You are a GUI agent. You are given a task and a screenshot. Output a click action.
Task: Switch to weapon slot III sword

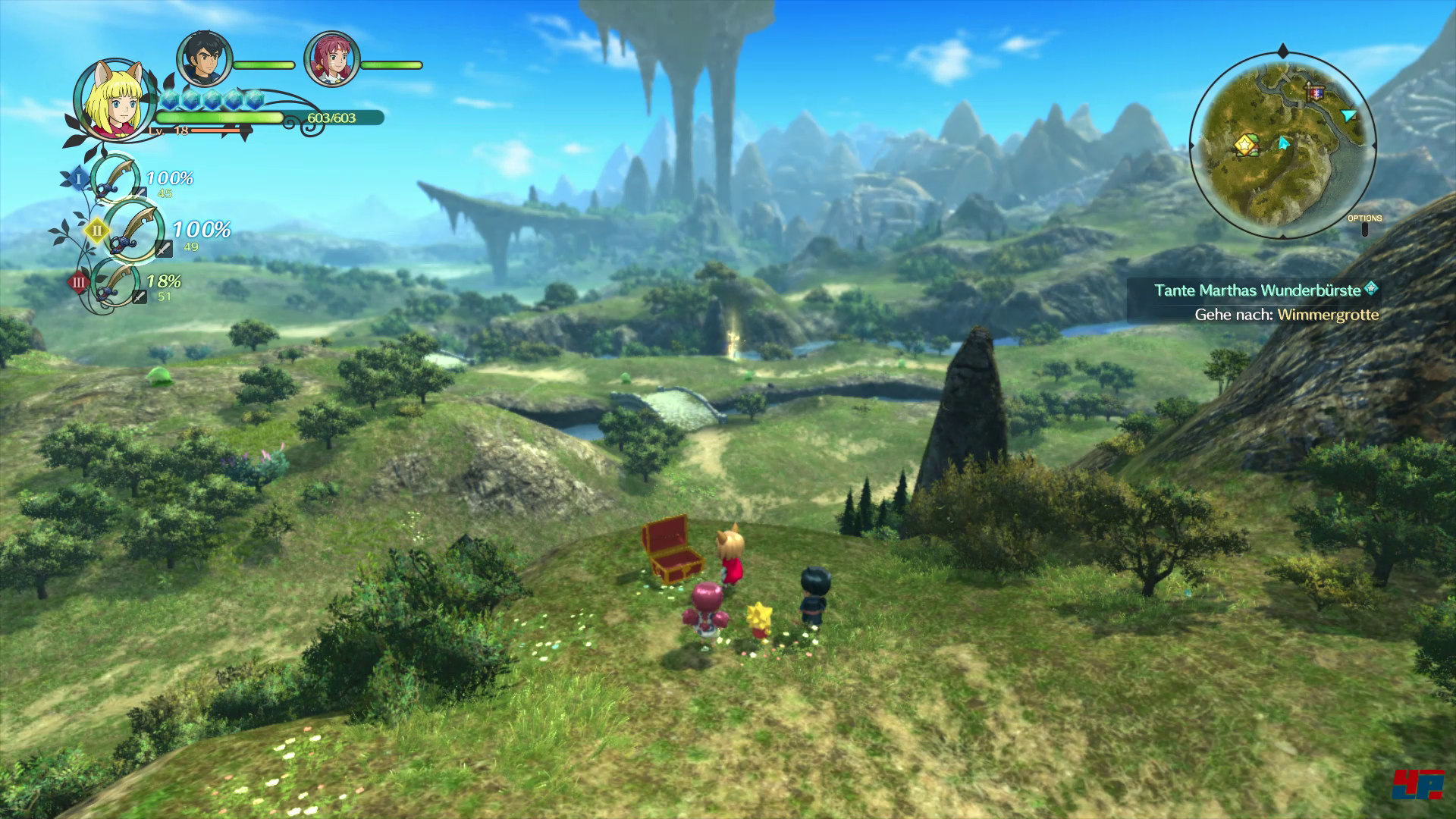pos(115,282)
